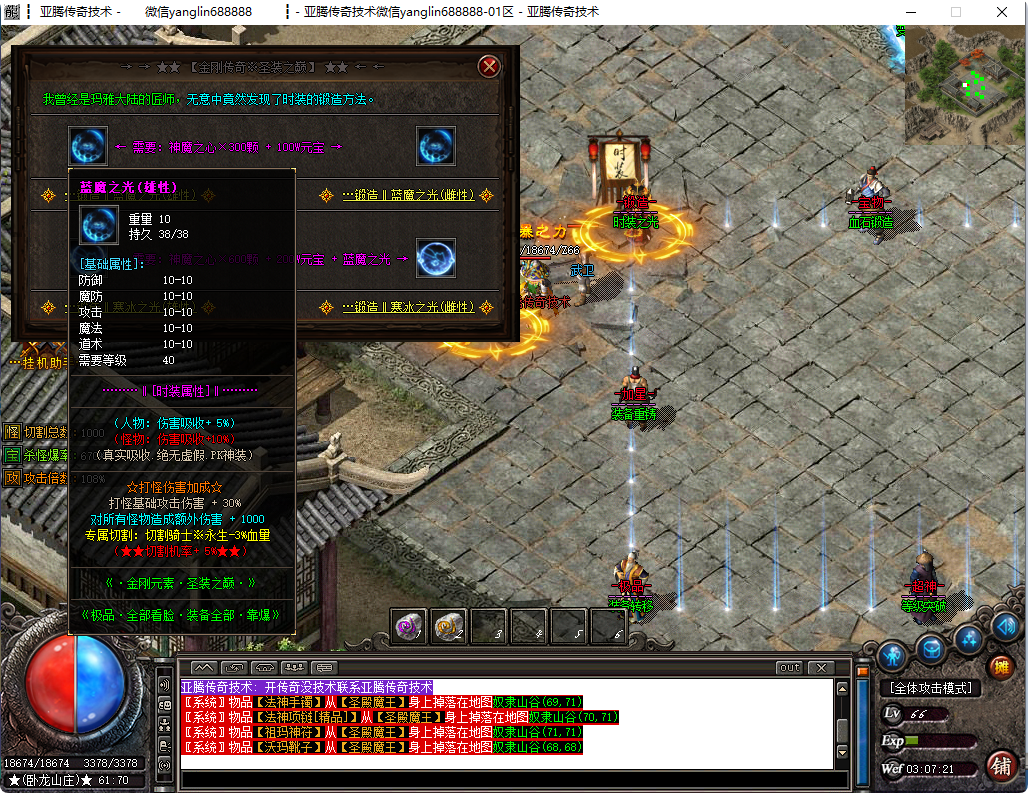Change the 全体攻击模式 attack mode
1028x793 pixels.
[930, 688]
